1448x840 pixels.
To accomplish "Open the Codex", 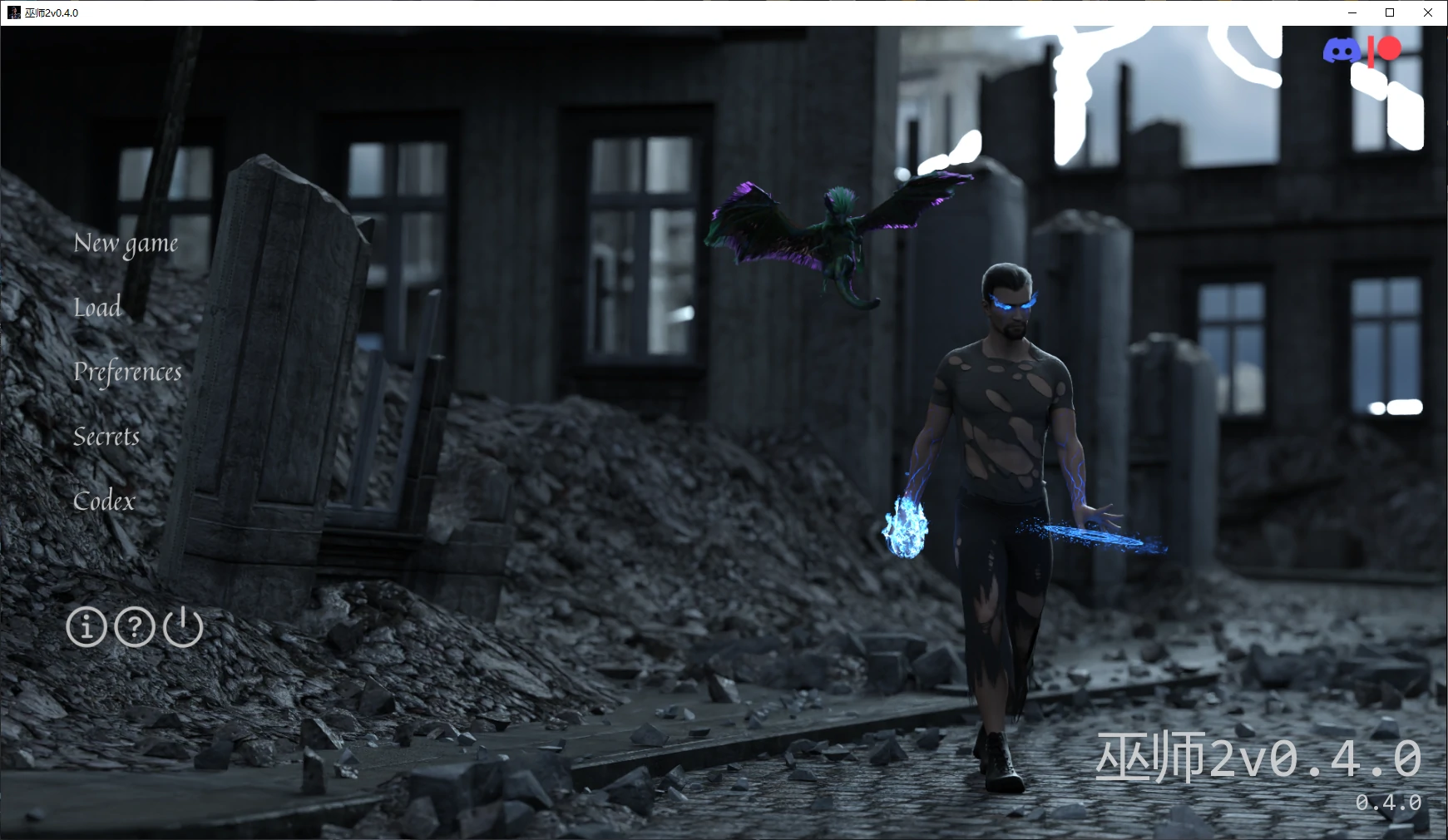I will [104, 501].
